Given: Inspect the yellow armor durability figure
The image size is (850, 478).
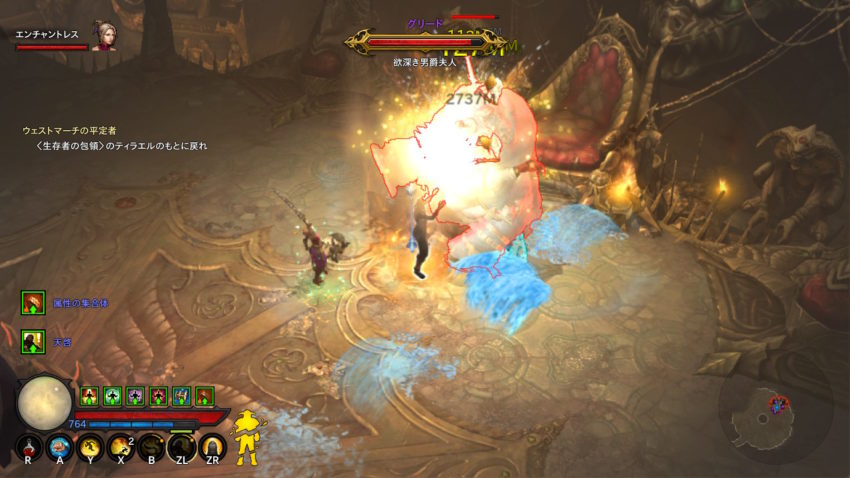Looking at the screenshot, I should pyautogui.click(x=246, y=436).
